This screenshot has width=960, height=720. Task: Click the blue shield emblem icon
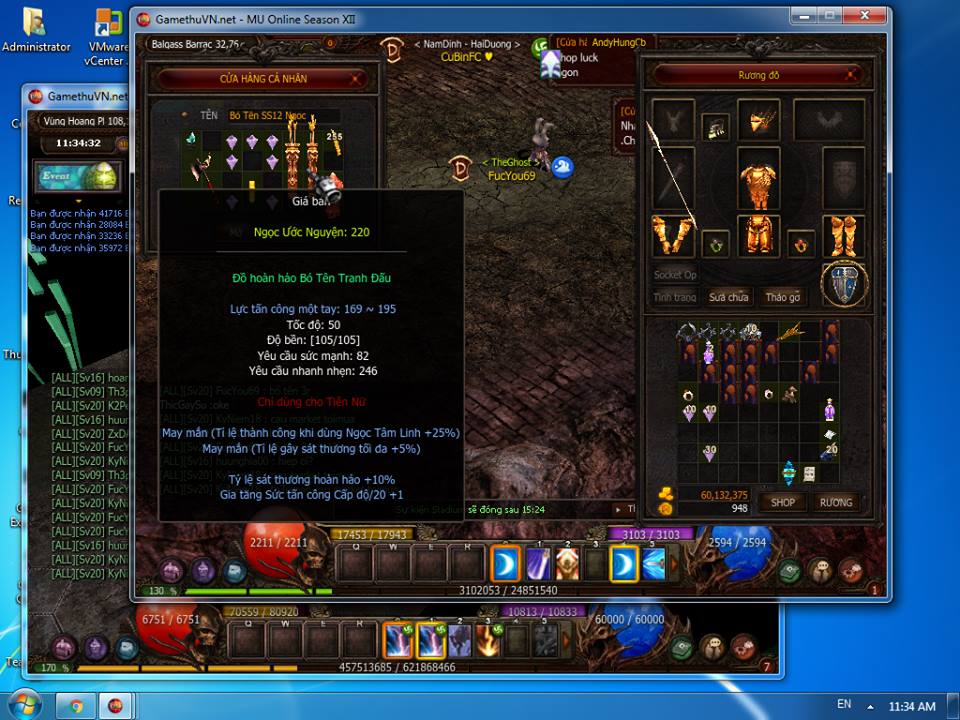[843, 284]
